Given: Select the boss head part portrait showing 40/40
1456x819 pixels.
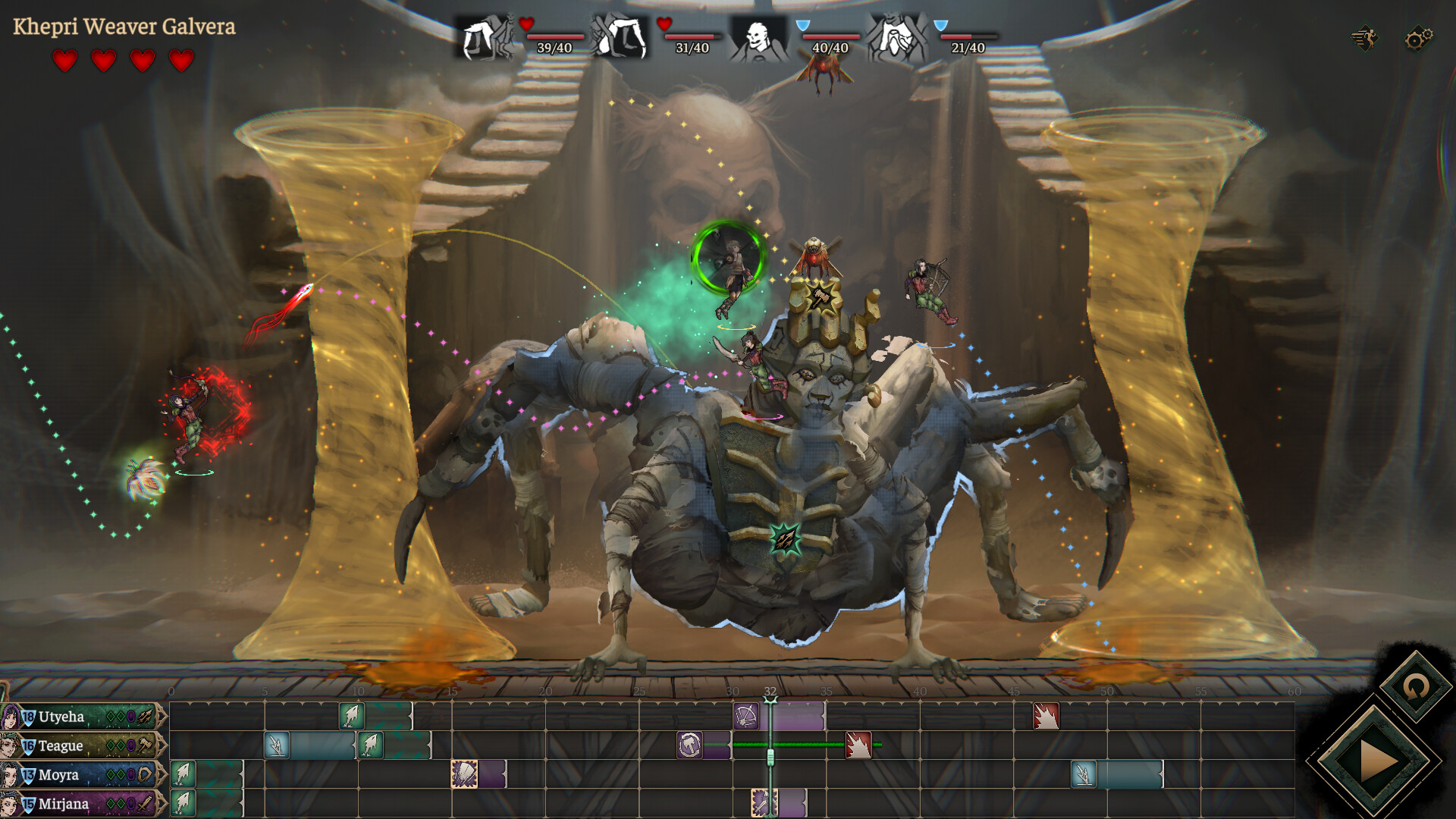Looking at the screenshot, I should [x=757, y=36].
